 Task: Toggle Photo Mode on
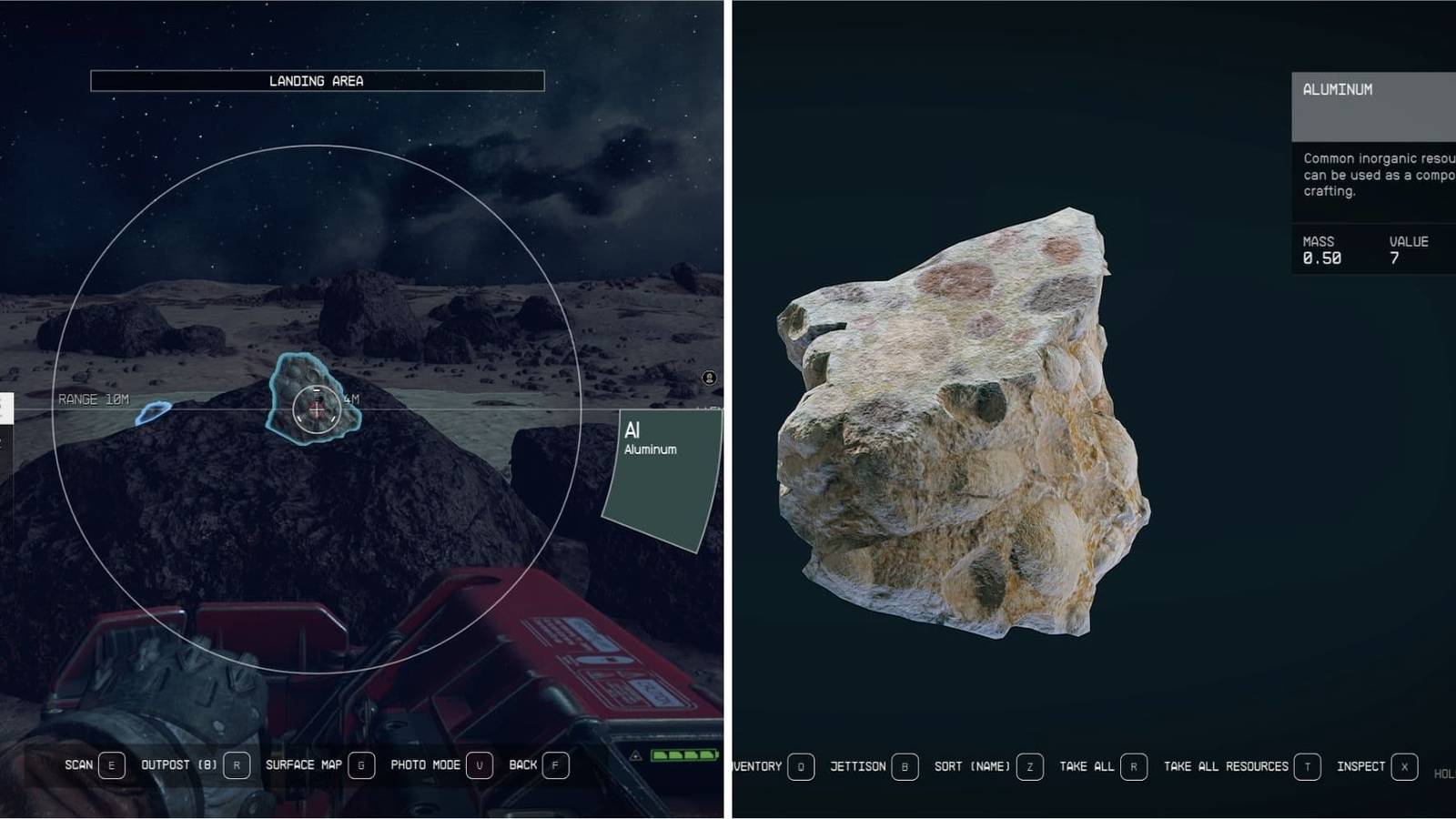(x=426, y=765)
